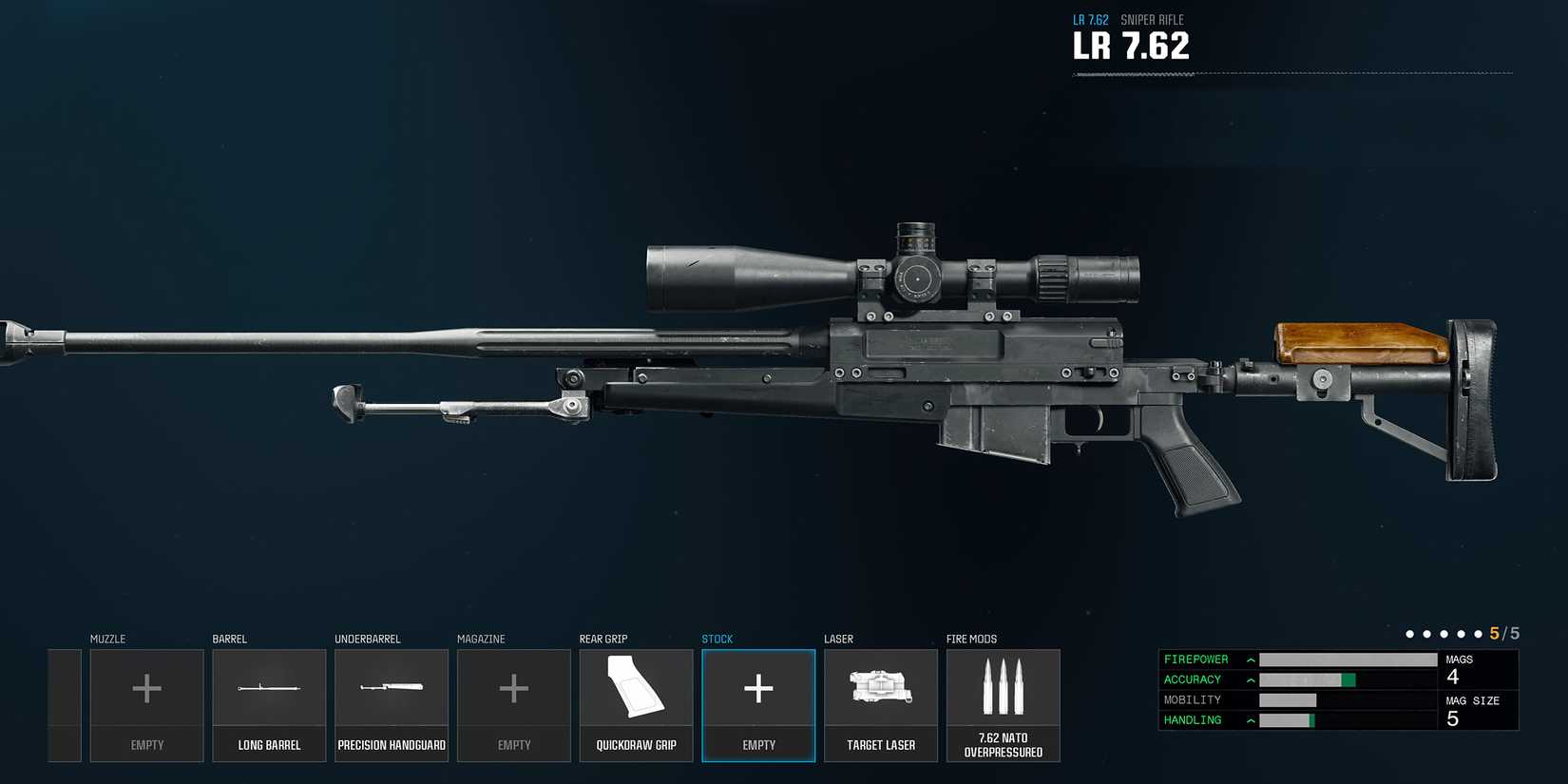Screen dimensions: 1568x784
Task: Select the STOCK attachment tab
Action: coord(717,639)
